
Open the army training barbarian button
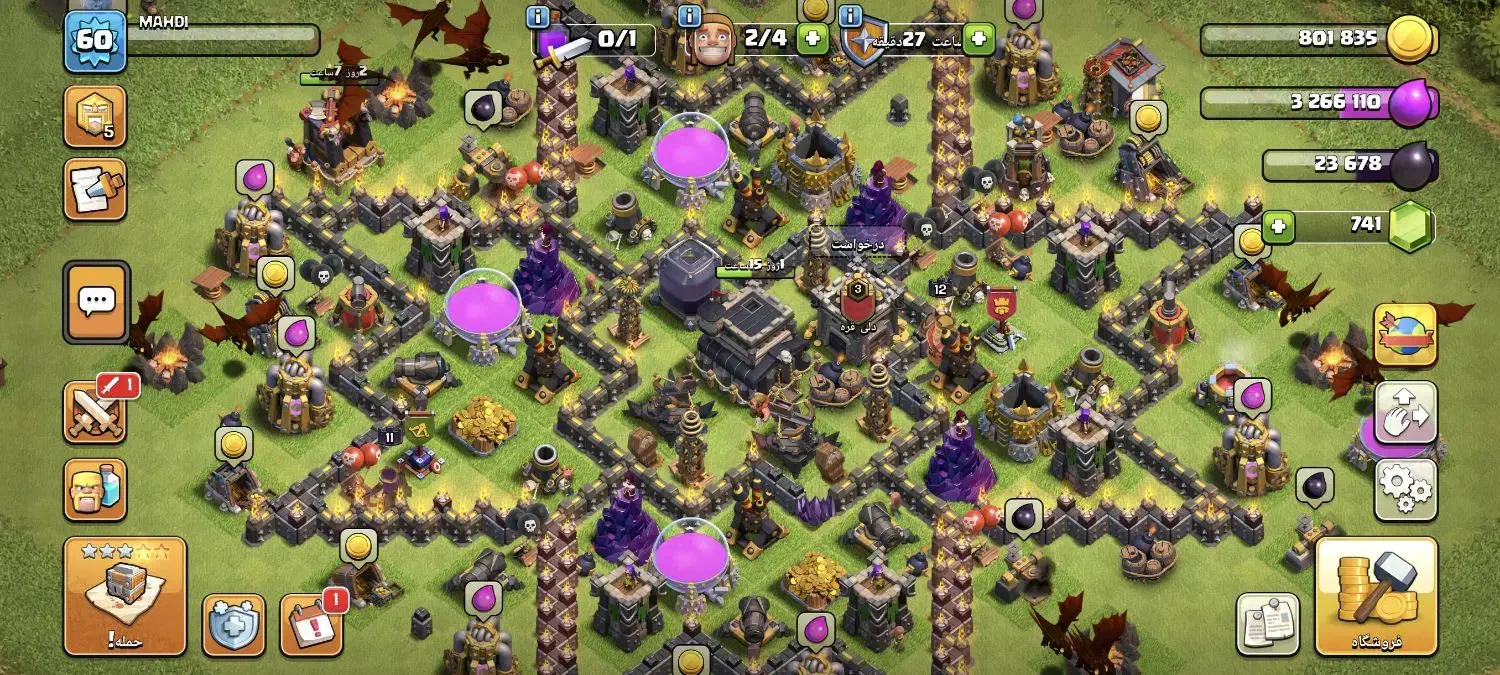95,489
